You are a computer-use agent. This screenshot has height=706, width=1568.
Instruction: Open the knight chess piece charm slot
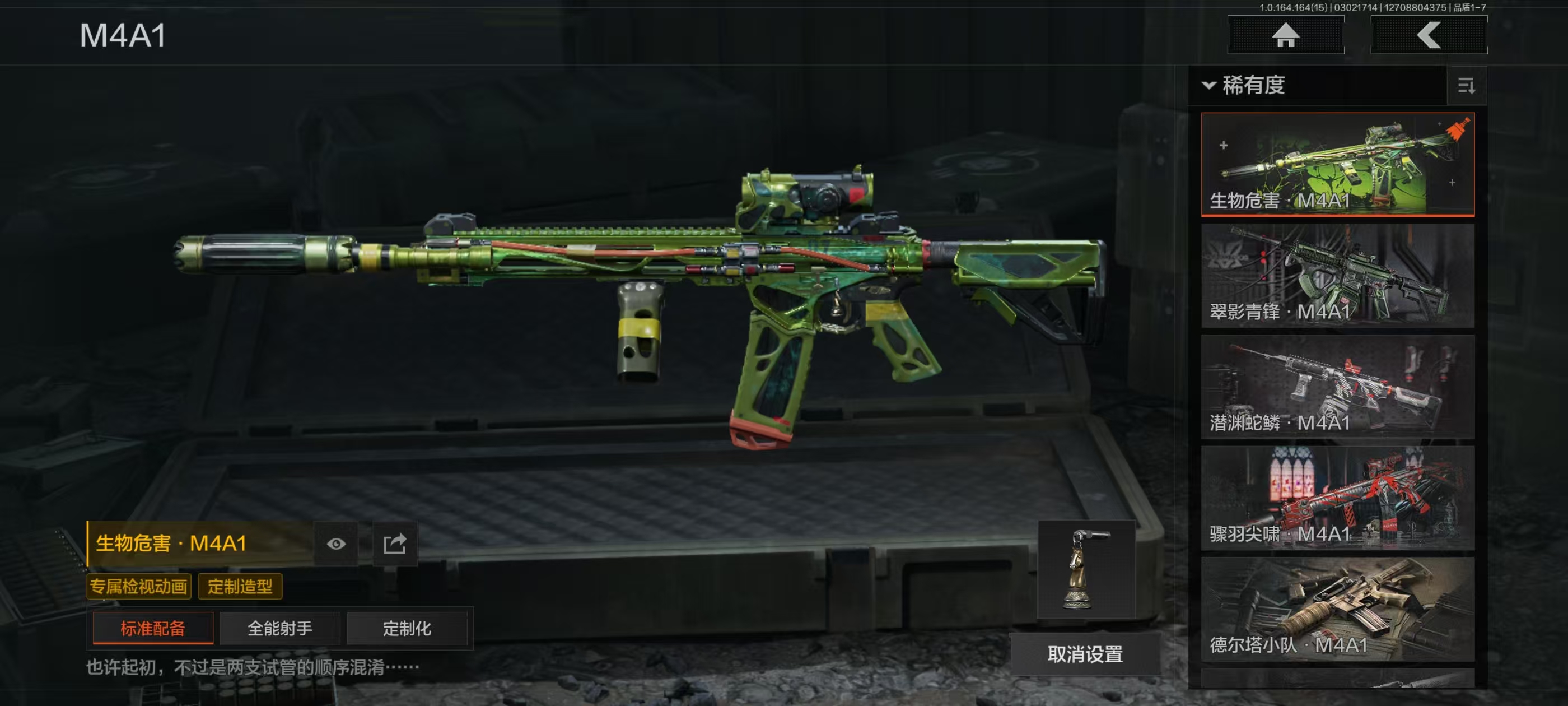point(1086,569)
